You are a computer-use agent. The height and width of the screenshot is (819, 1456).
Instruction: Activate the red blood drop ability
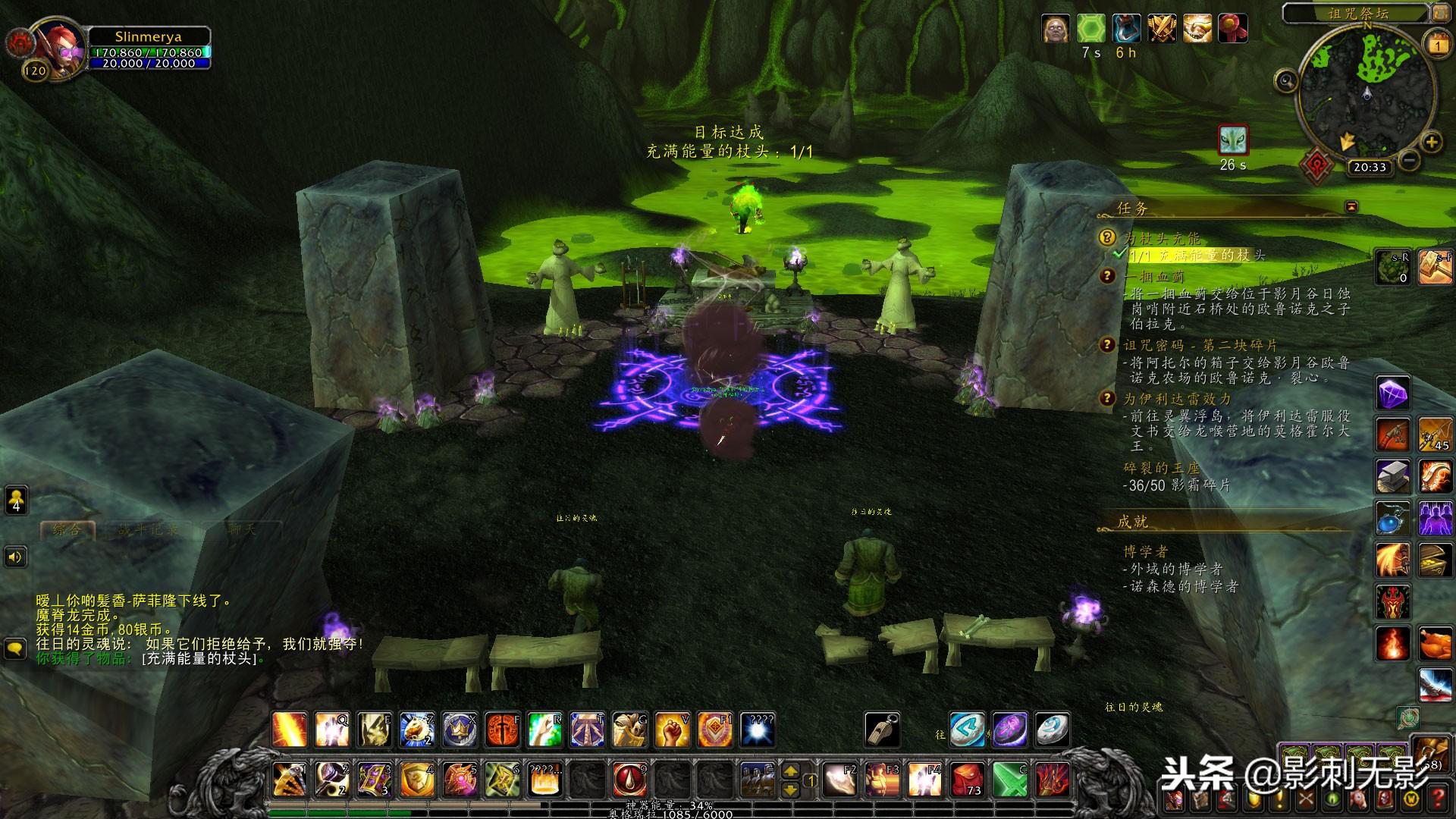[x=629, y=778]
